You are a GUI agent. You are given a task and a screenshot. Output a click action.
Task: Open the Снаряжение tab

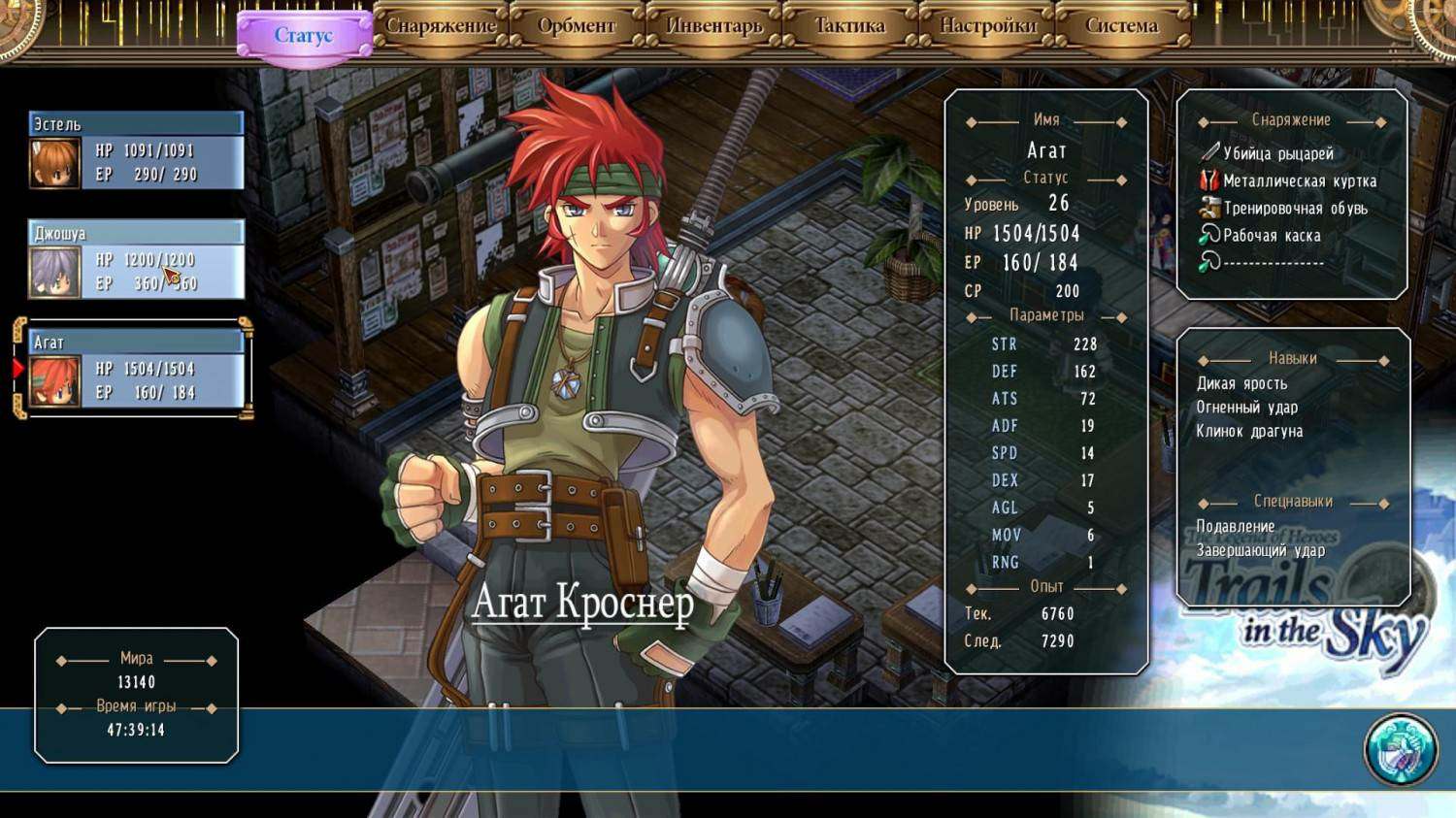(x=441, y=26)
